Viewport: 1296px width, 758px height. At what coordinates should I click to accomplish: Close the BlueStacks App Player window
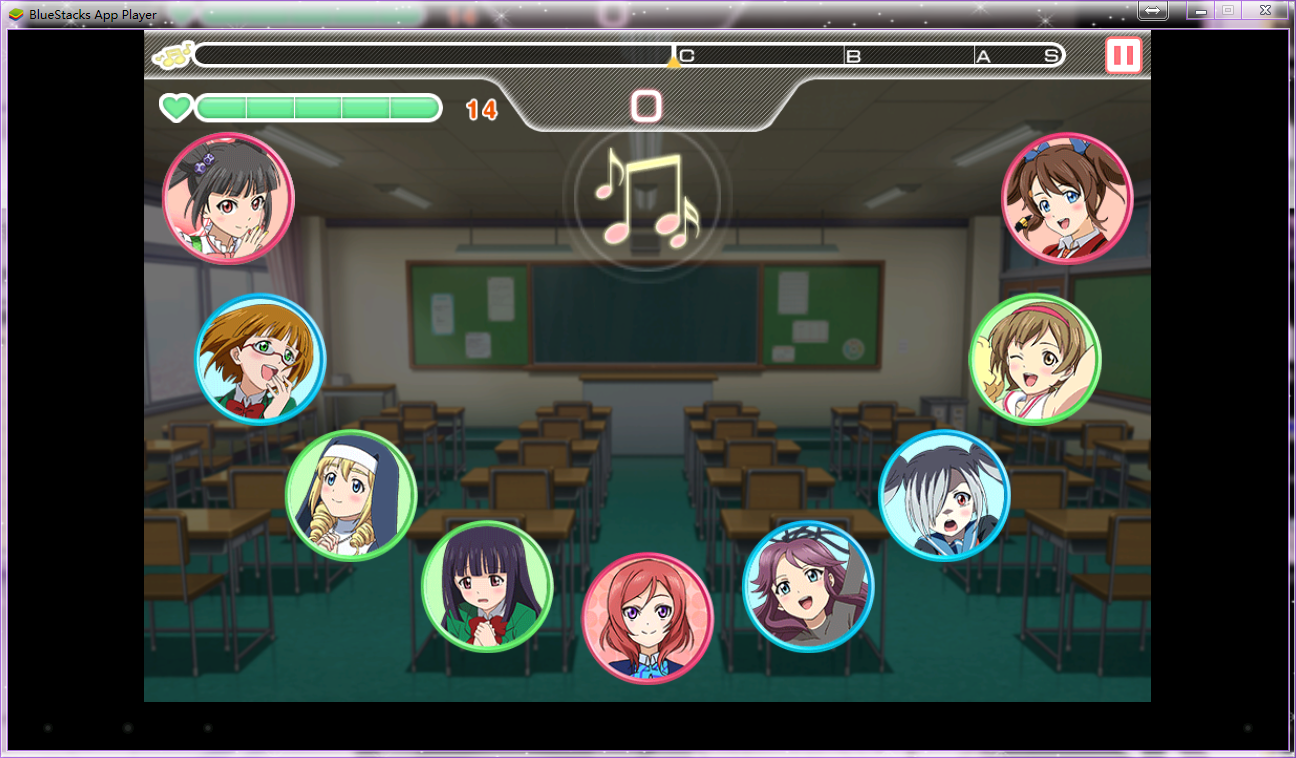pos(1266,10)
